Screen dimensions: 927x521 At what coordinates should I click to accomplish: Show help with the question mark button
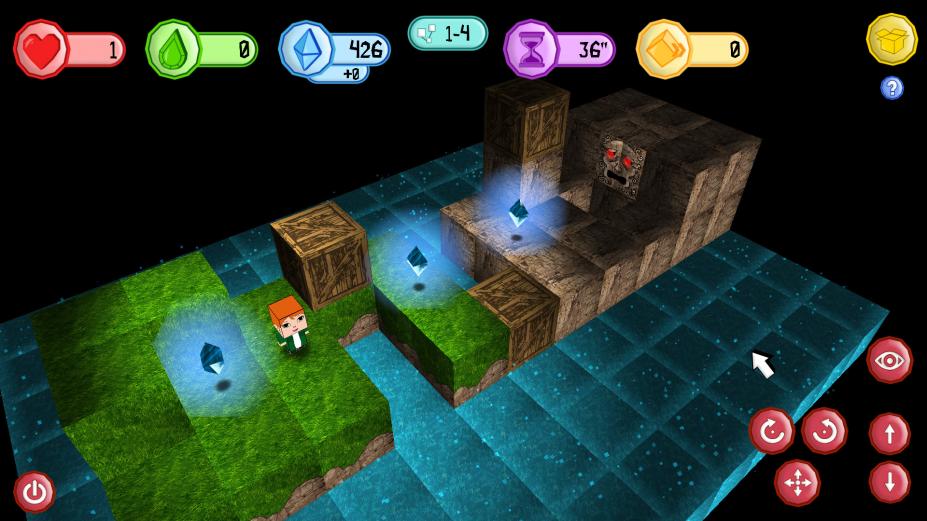pyautogui.click(x=892, y=88)
